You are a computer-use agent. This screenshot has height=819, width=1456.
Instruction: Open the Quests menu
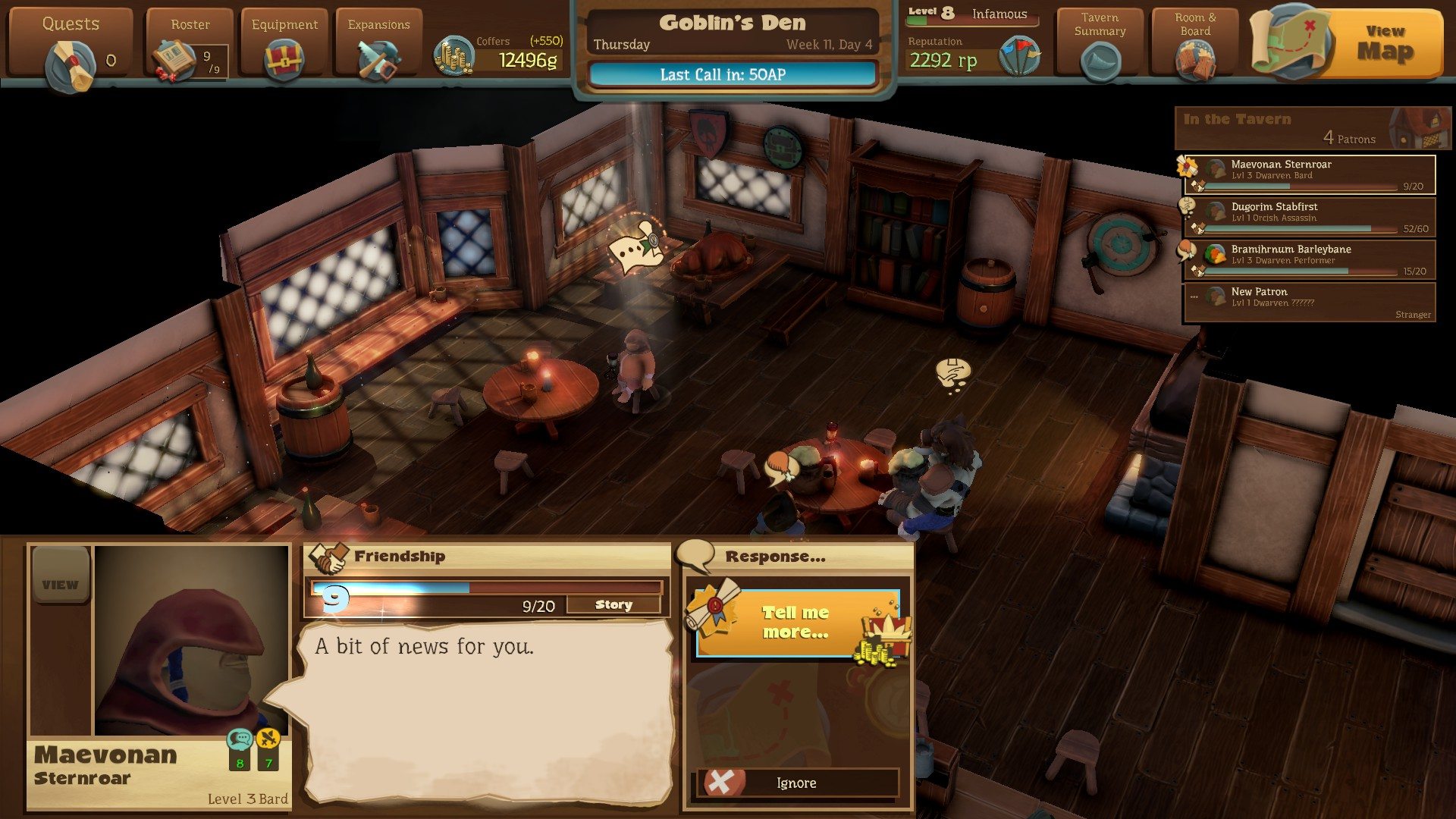pos(70,47)
